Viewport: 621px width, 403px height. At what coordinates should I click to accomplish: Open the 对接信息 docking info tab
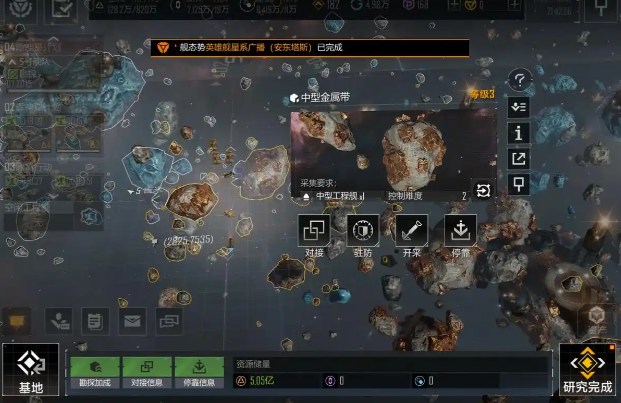click(147, 372)
